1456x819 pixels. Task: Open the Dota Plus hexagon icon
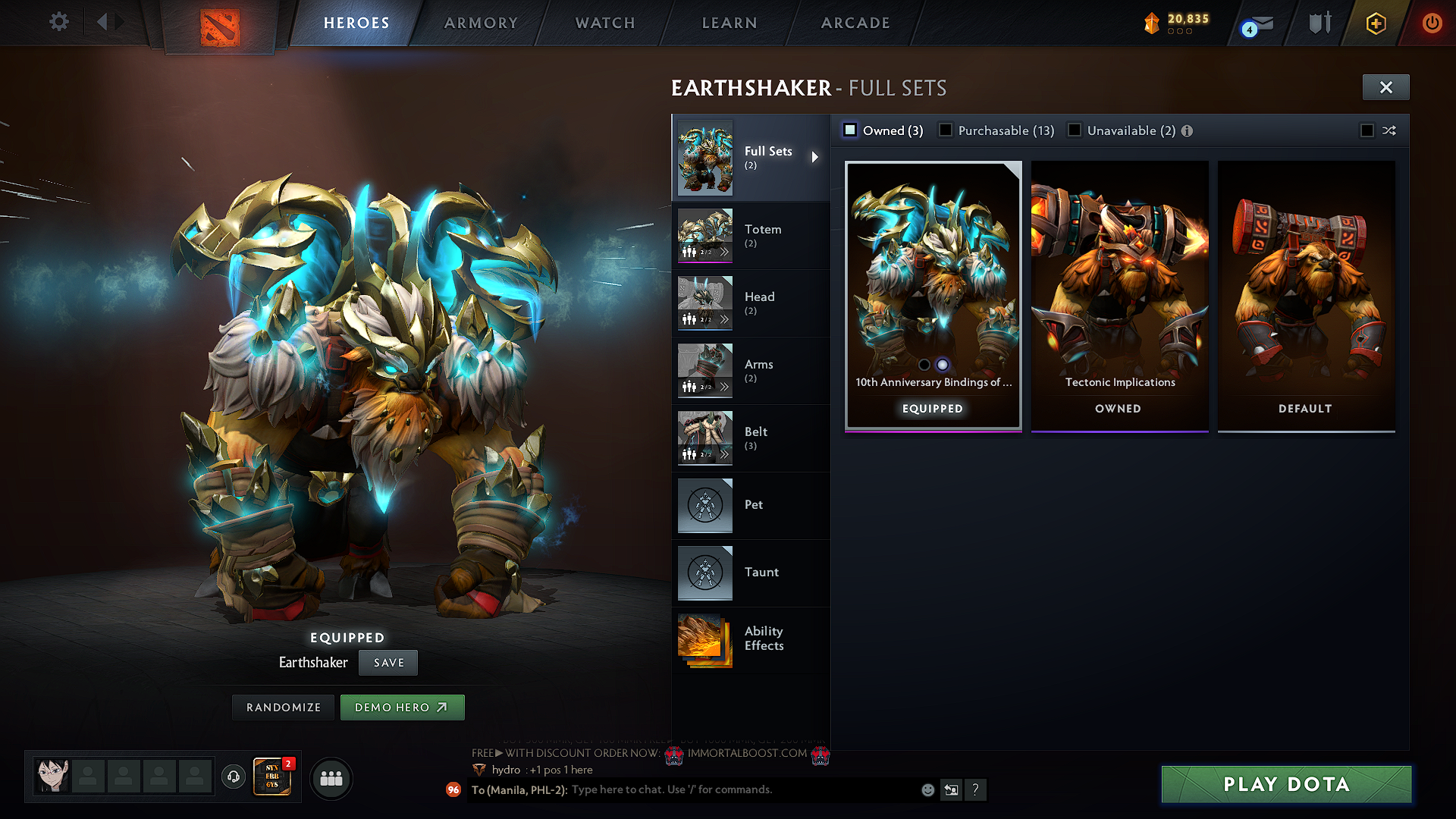tap(1375, 24)
